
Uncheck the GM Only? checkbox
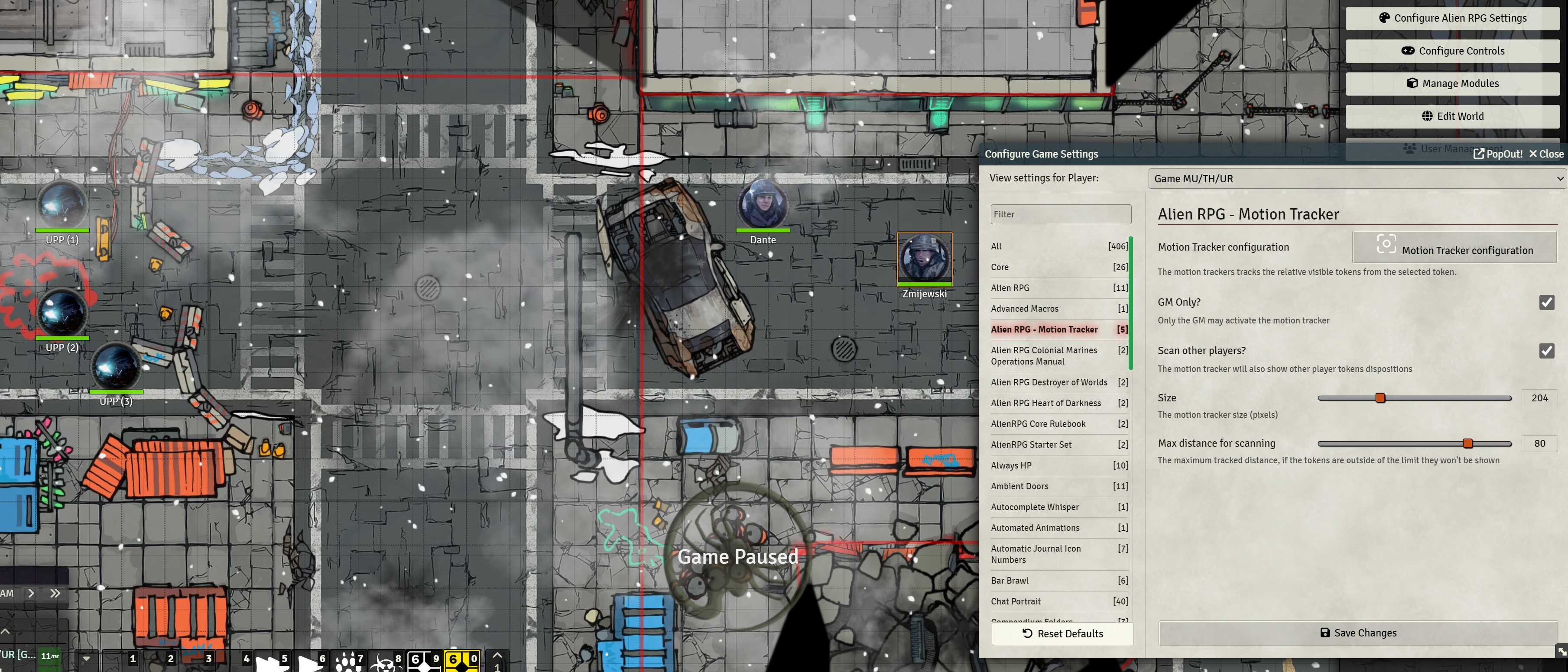(1547, 302)
